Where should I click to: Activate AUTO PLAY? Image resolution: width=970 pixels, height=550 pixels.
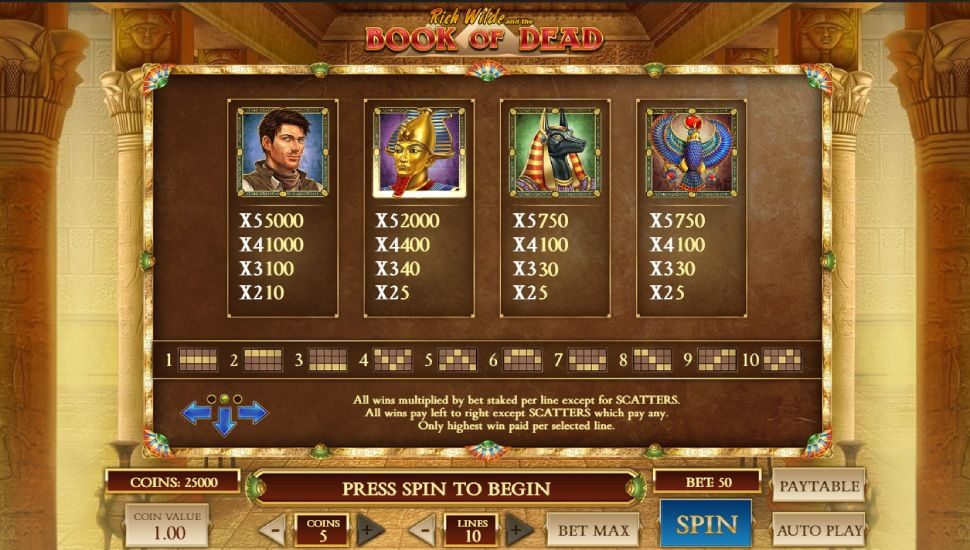818,529
